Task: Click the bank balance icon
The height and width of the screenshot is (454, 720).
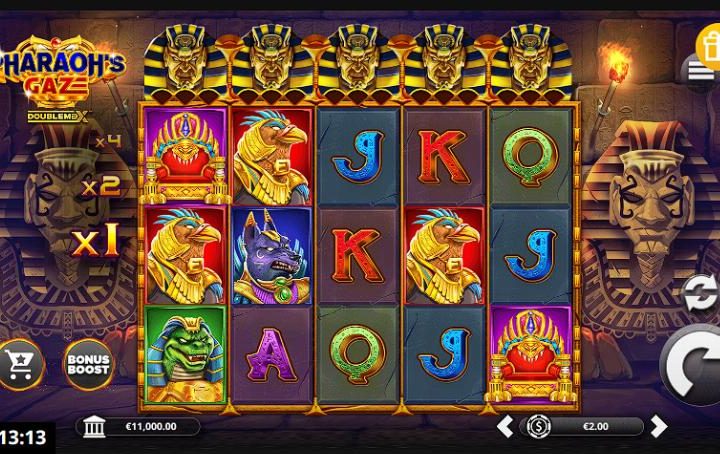Action: (95, 427)
